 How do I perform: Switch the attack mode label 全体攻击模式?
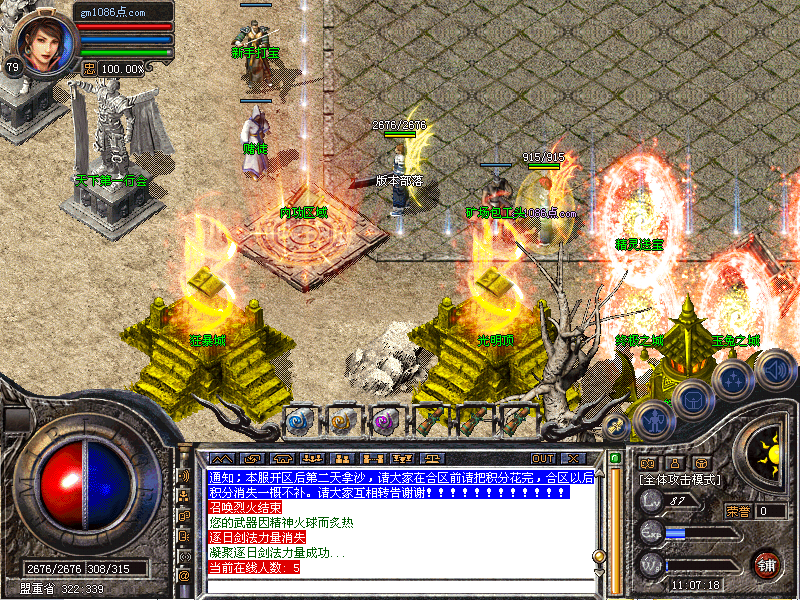point(680,480)
